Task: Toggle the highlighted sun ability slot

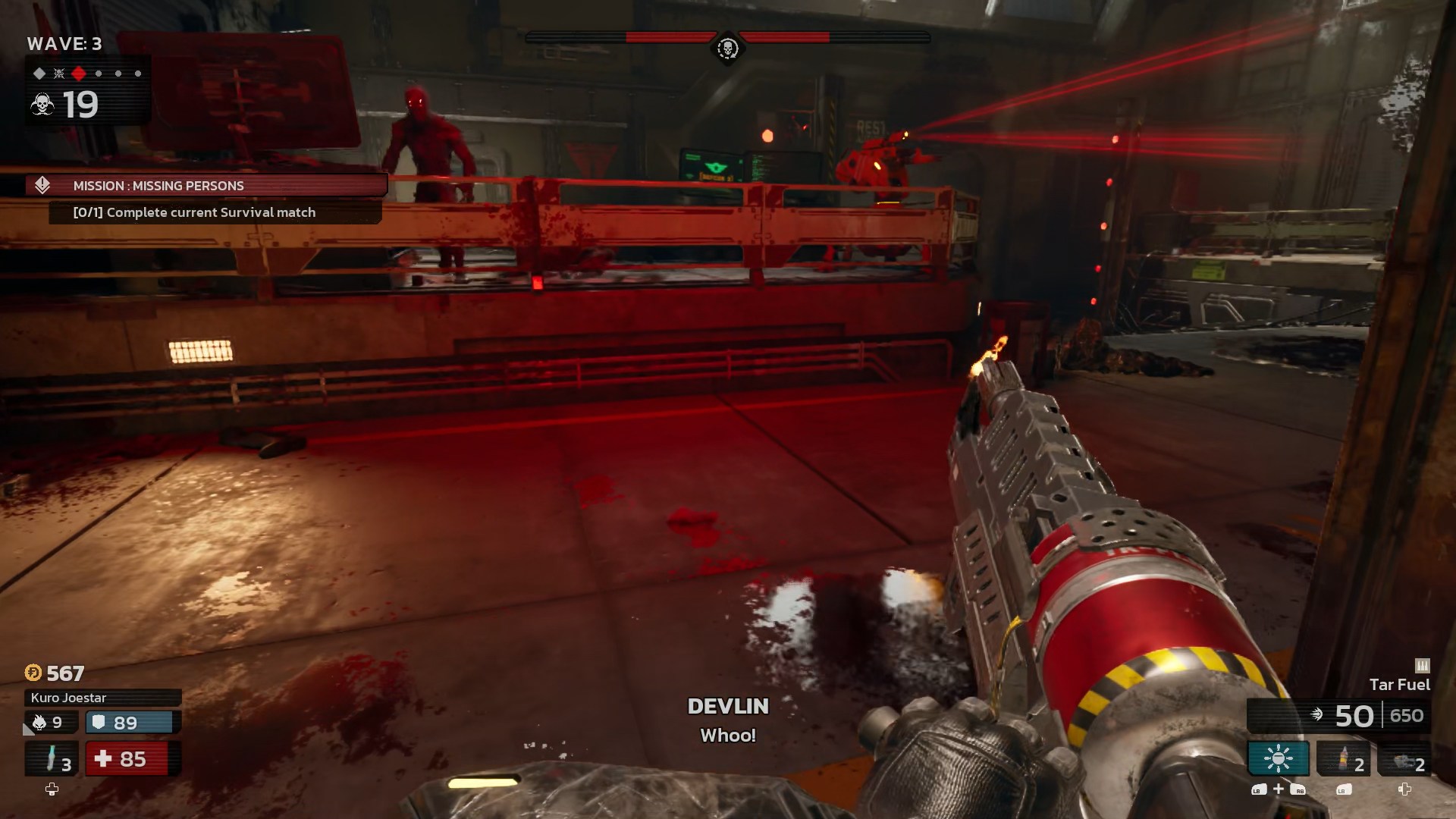Action: 1279,758
